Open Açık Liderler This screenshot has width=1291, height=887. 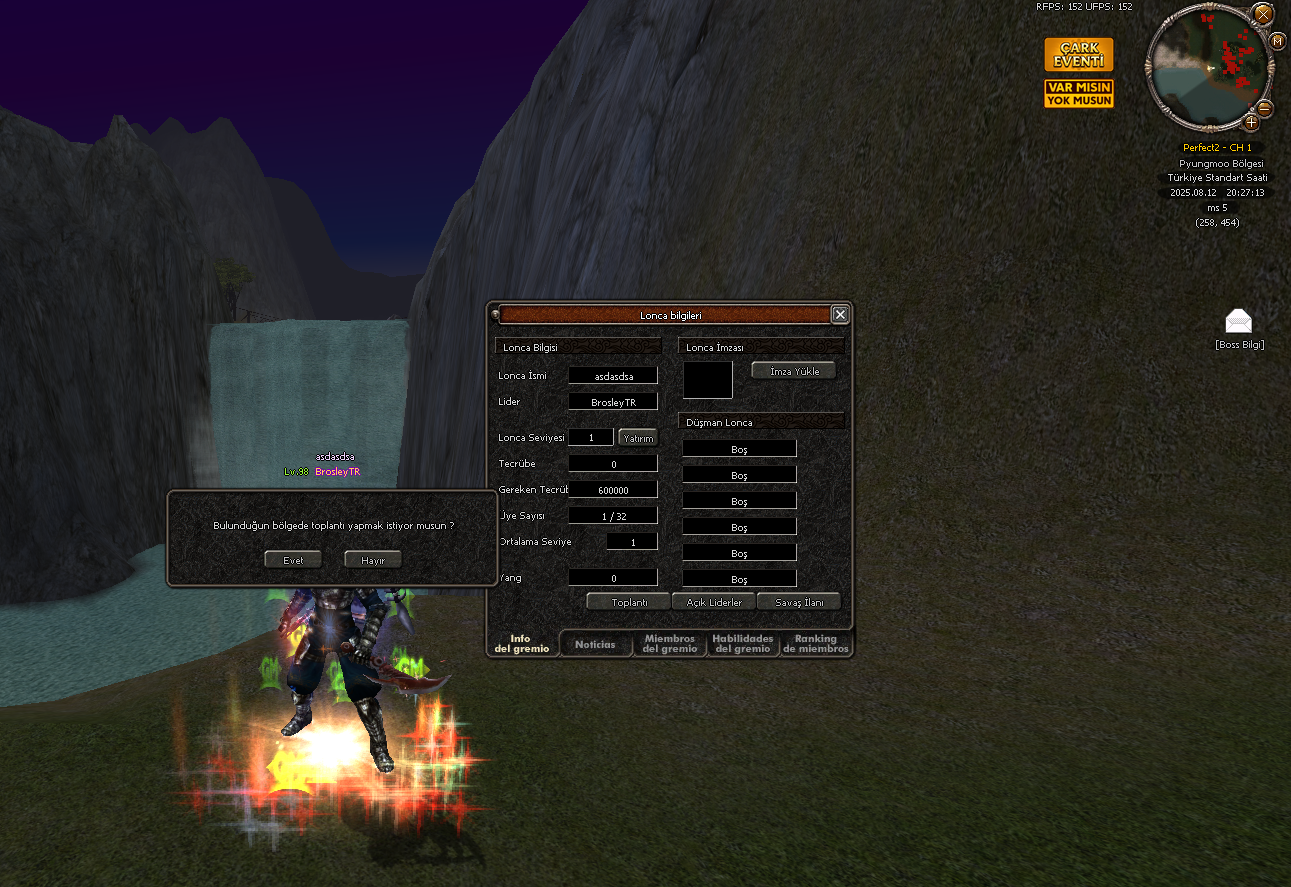coord(714,602)
